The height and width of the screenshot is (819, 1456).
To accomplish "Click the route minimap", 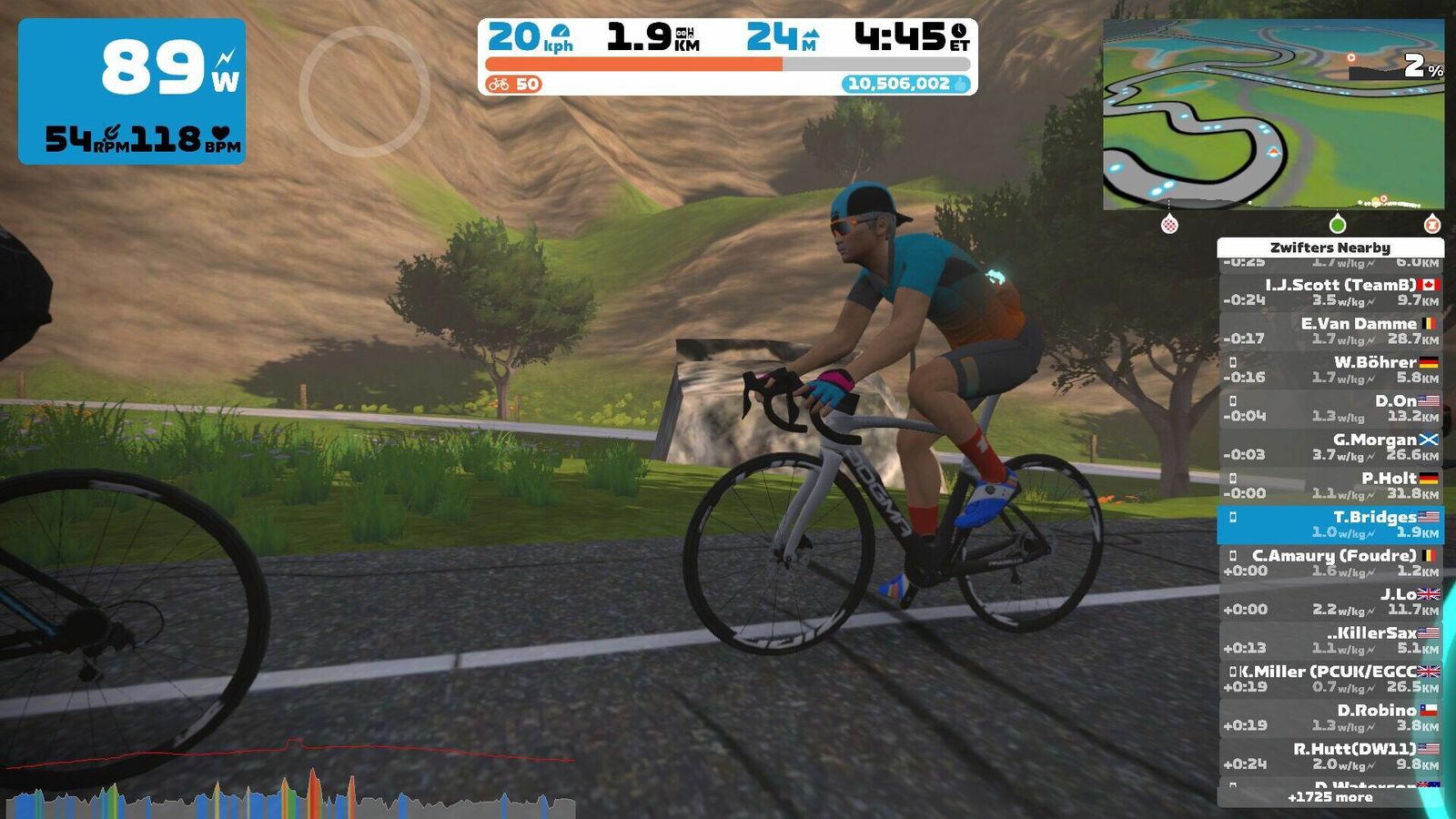I will tap(1273, 115).
